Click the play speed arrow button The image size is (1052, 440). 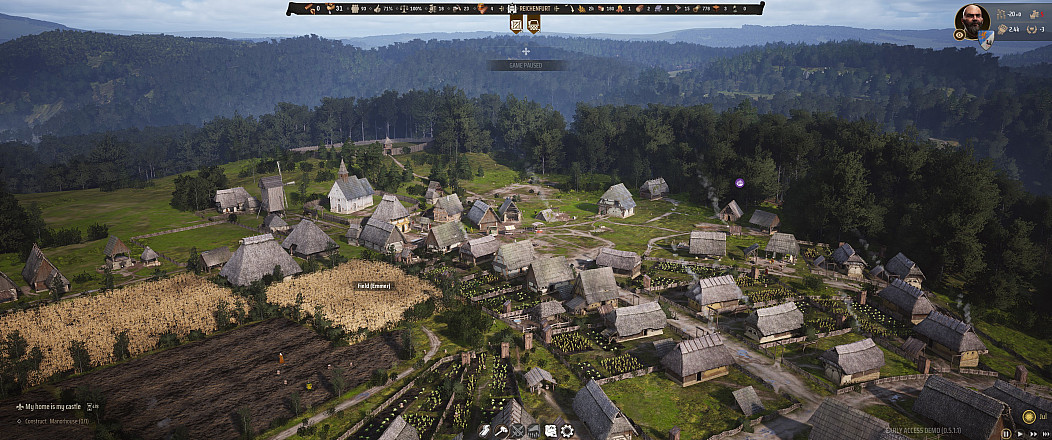(x=1018, y=434)
